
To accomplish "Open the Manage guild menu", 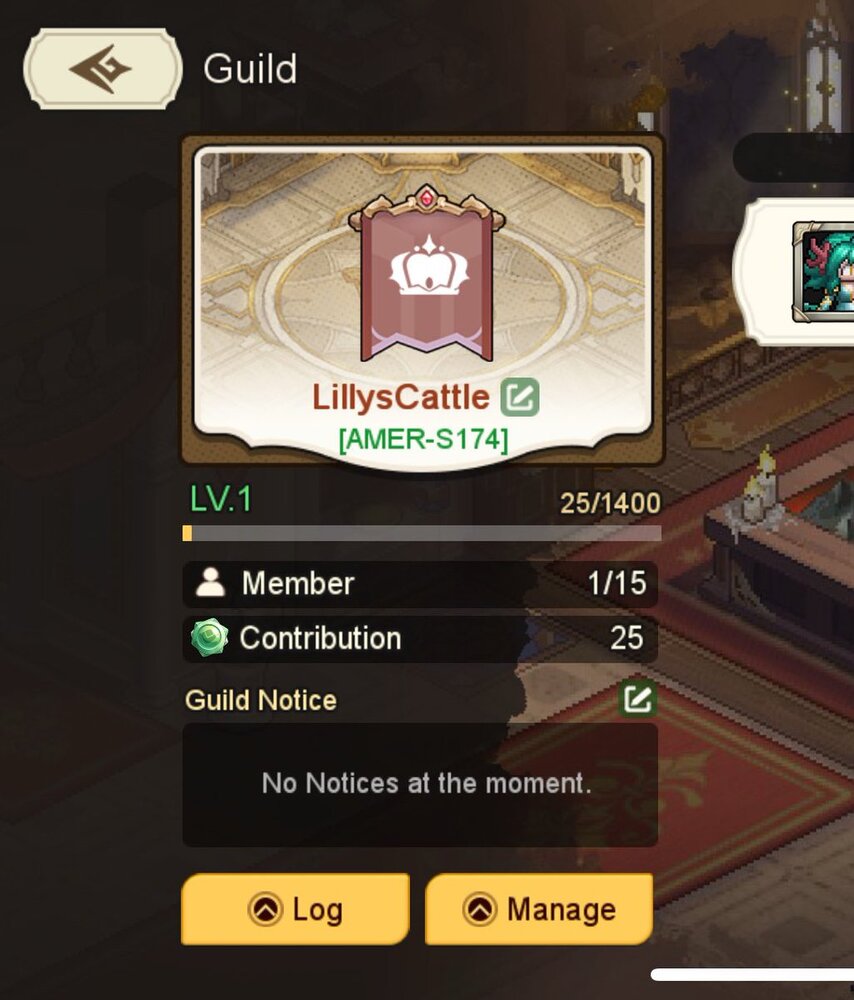I will coord(539,909).
